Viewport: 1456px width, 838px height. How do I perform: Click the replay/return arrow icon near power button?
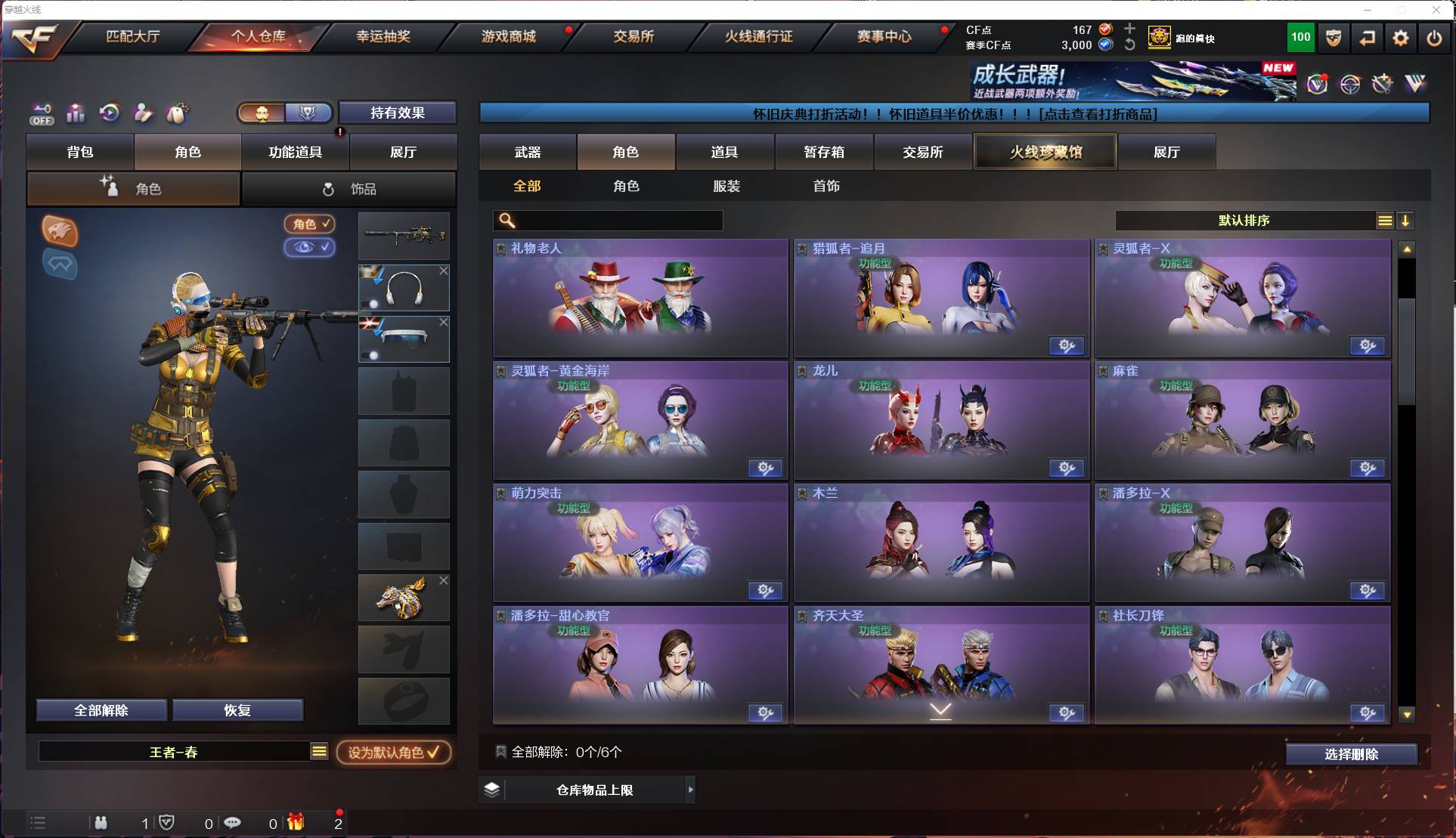1368,37
